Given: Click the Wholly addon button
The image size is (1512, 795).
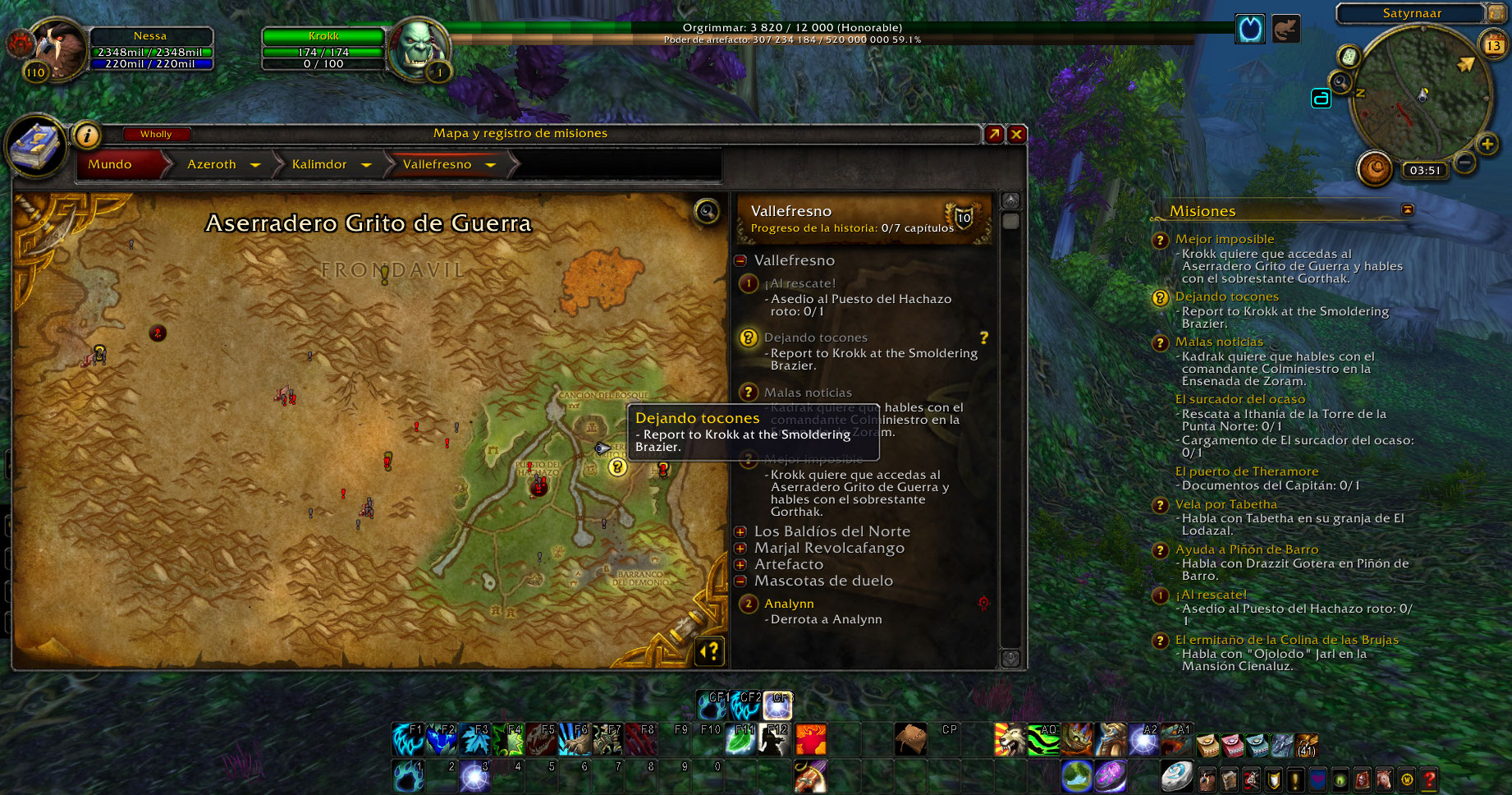Looking at the screenshot, I should tap(156, 134).
